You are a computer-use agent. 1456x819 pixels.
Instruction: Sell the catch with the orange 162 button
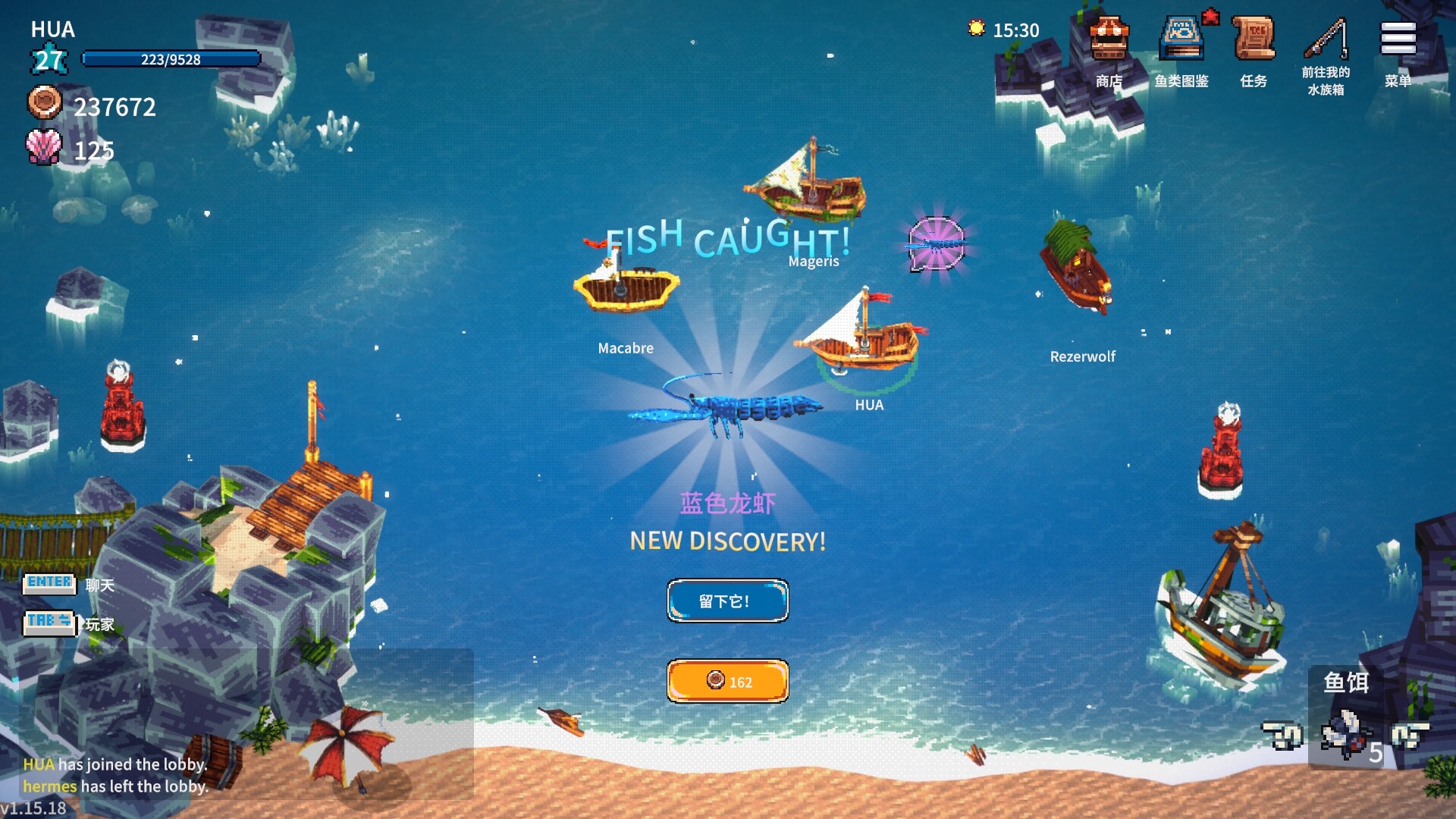click(x=727, y=681)
